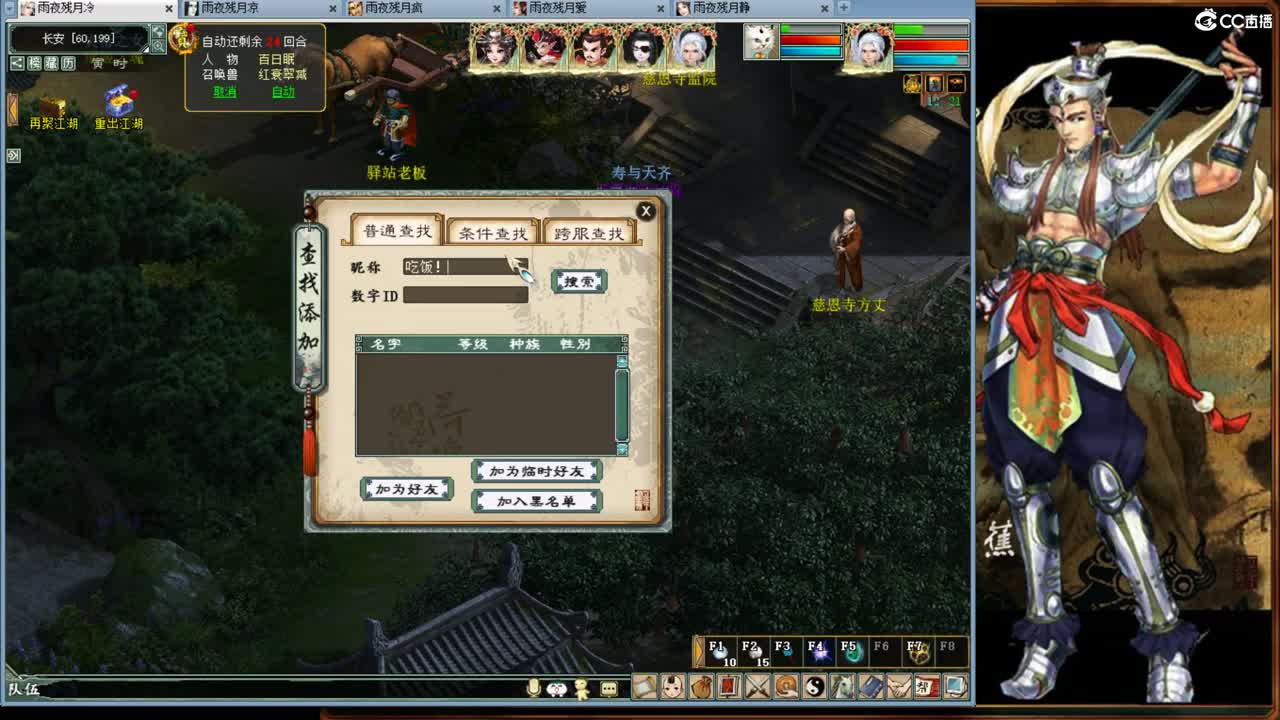Click the magnifier icon beside the 长安 coordinates

[x=158, y=46]
